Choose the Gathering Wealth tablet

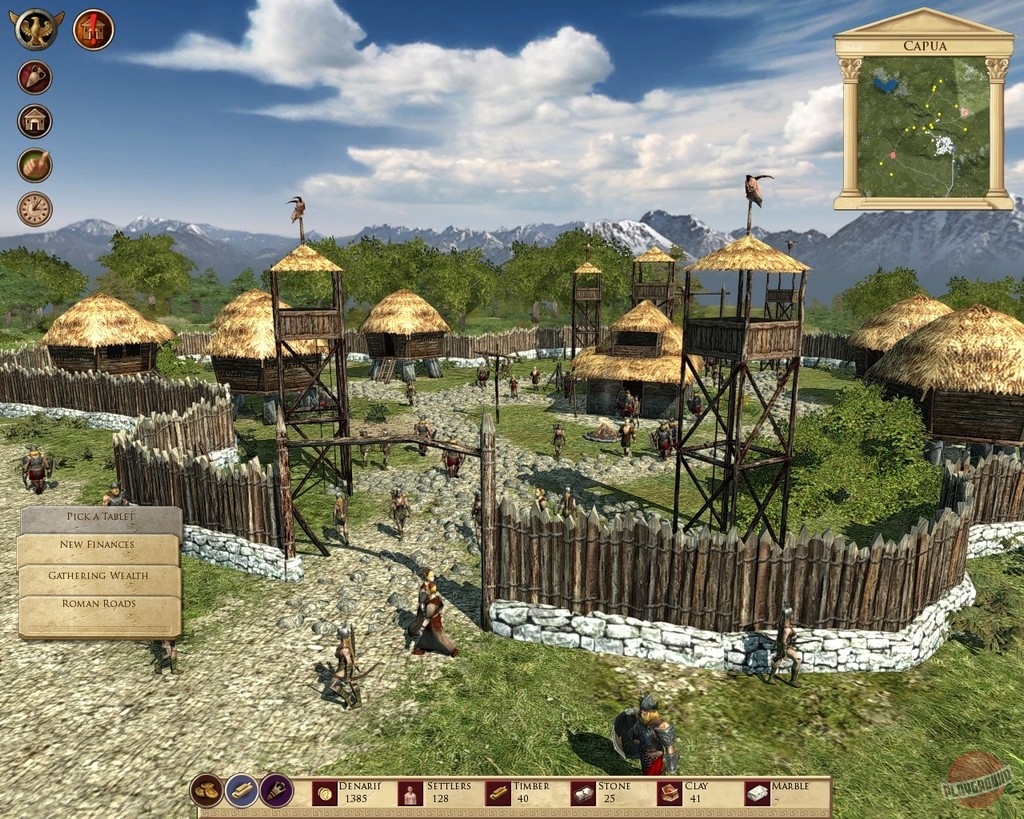pyautogui.click(x=98, y=575)
